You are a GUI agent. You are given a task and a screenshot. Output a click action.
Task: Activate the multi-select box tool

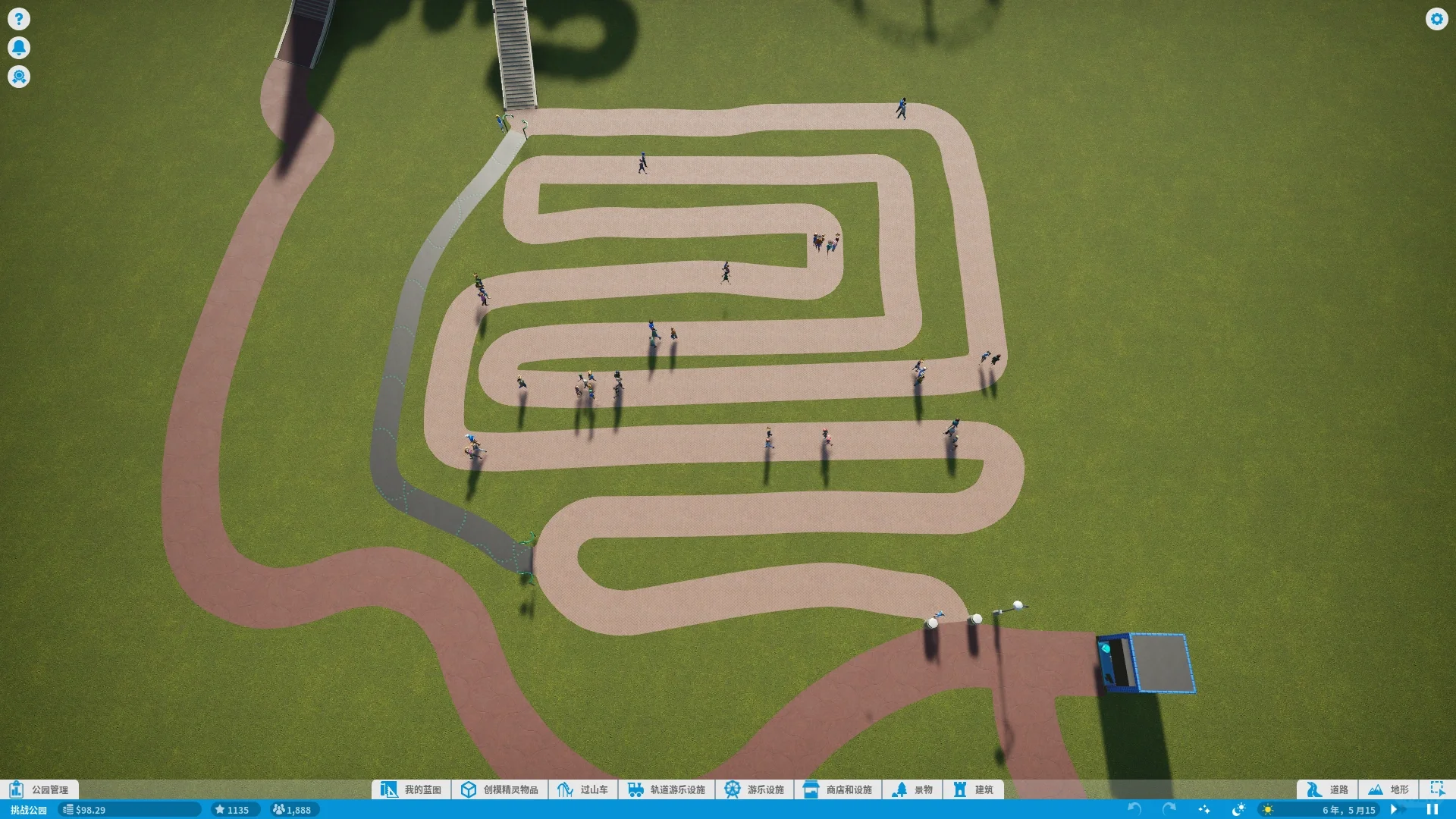pos(1437,789)
